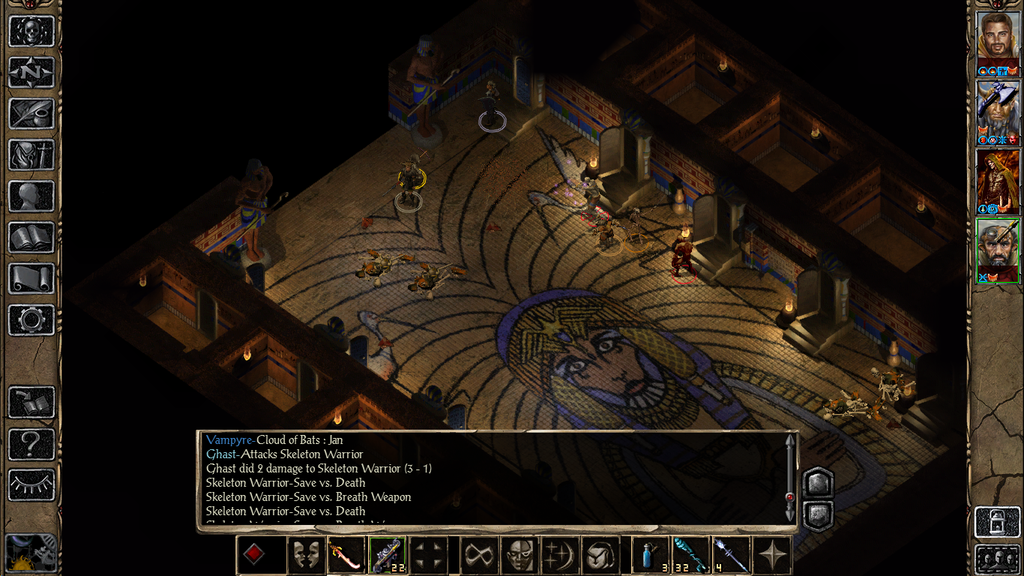Open the inventory screen button
Image resolution: width=1024 pixels, height=576 pixels.
pos(31,155)
